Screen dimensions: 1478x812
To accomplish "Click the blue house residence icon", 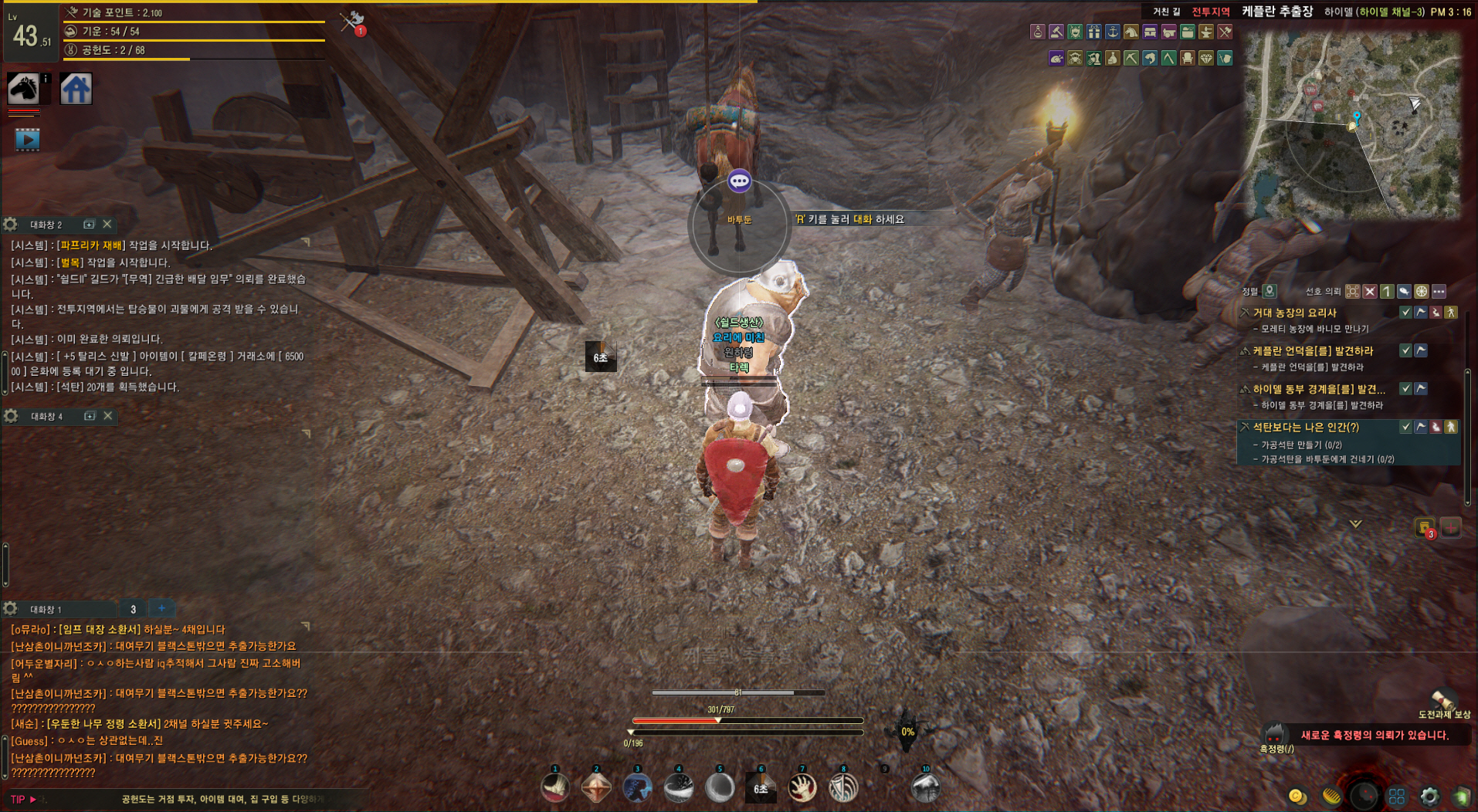I will (76, 89).
